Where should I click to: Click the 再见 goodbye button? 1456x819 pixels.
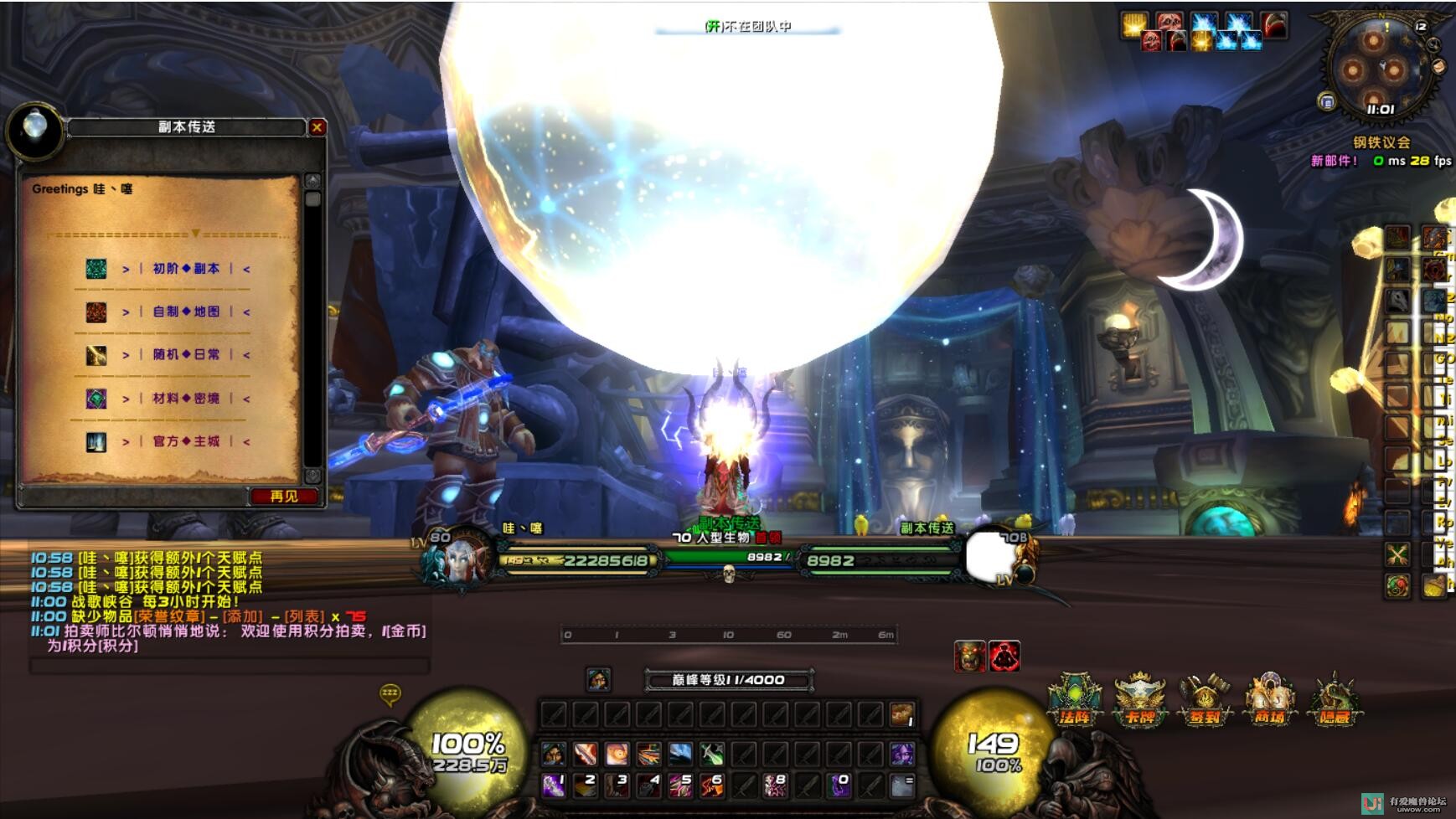tap(284, 497)
